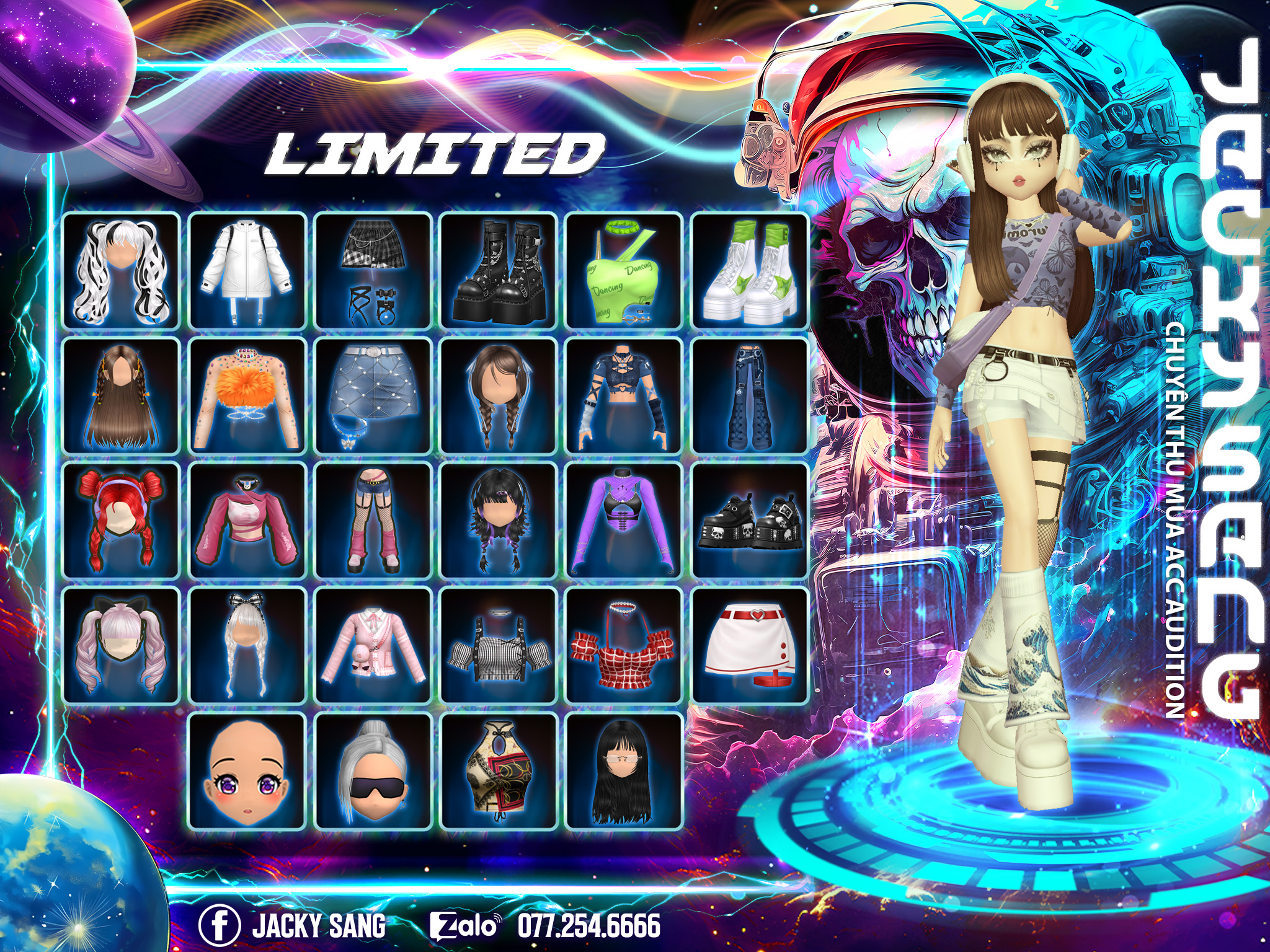Choose the gray bun hair with sunglasses
This screenshot has height=952, width=1270.
[x=373, y=772]
